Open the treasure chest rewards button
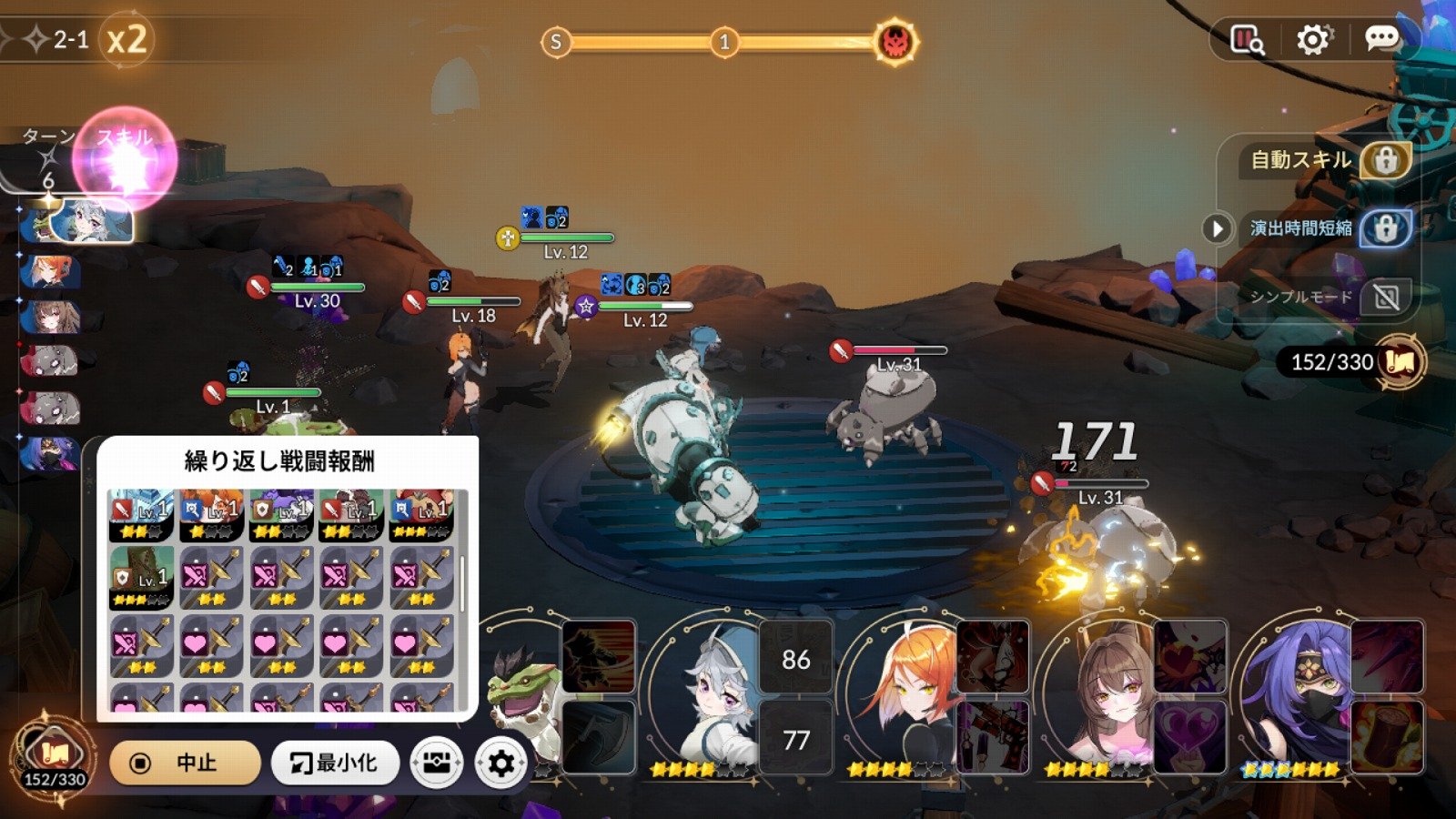Screen dimensions: 1456x819 click(x=437, y=763)
